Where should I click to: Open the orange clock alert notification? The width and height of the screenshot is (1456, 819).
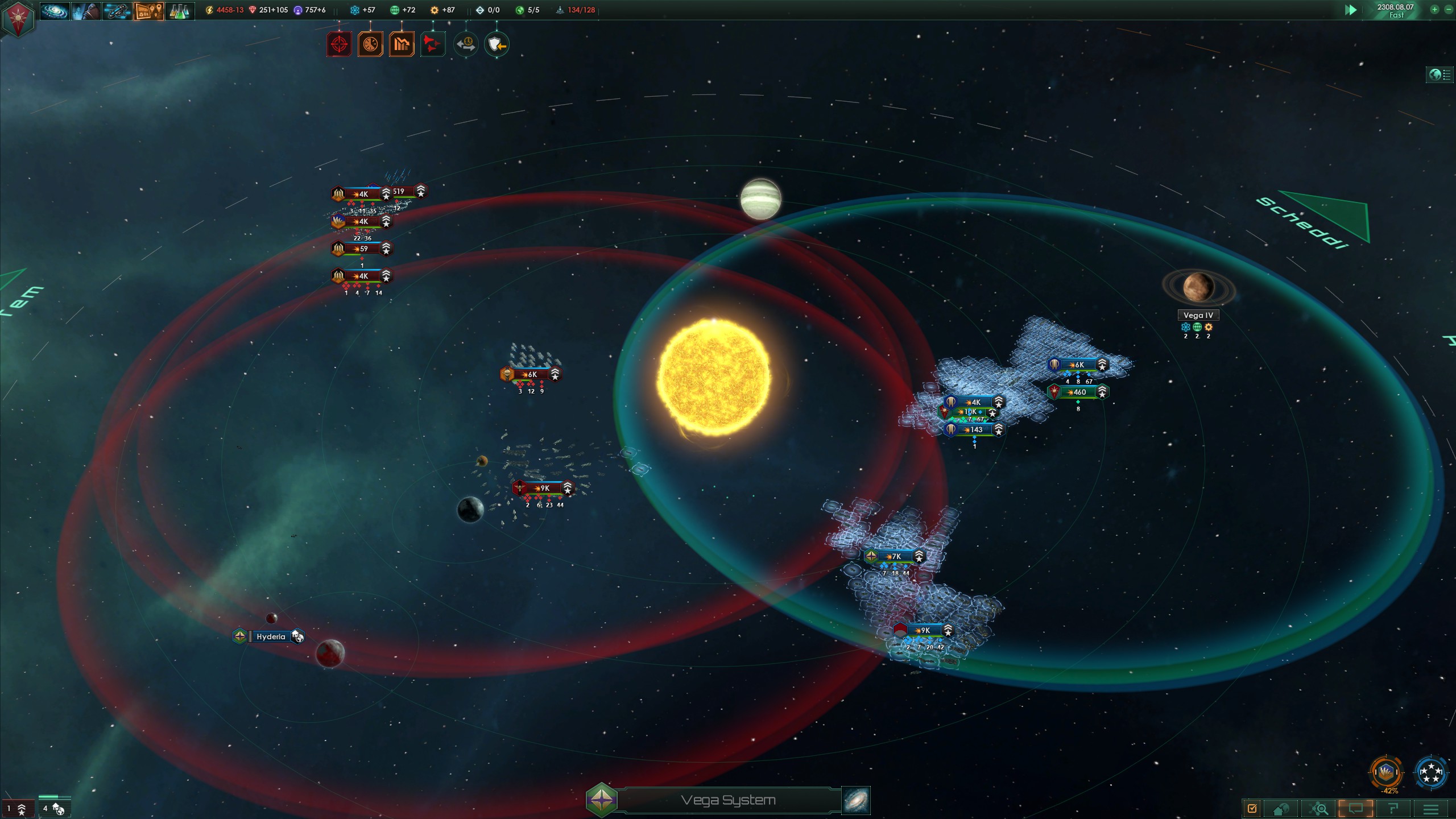click(x=370, y=44)
